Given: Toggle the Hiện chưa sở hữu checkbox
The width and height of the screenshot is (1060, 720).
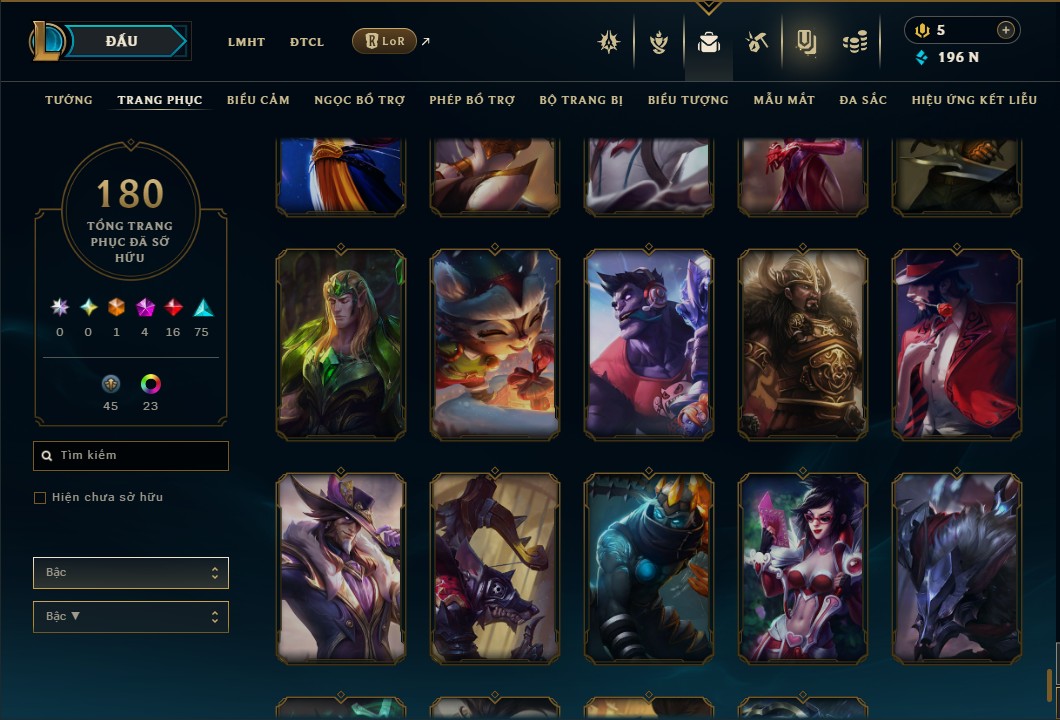Looking at the screenshot, I should point(40,498).
